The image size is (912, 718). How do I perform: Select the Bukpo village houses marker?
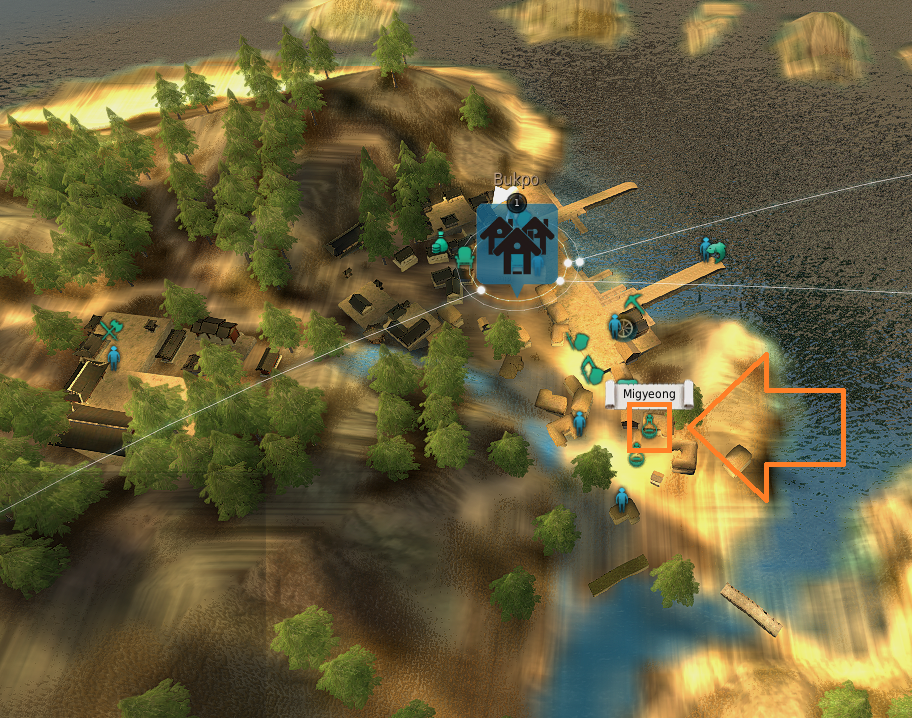point(516,246)
